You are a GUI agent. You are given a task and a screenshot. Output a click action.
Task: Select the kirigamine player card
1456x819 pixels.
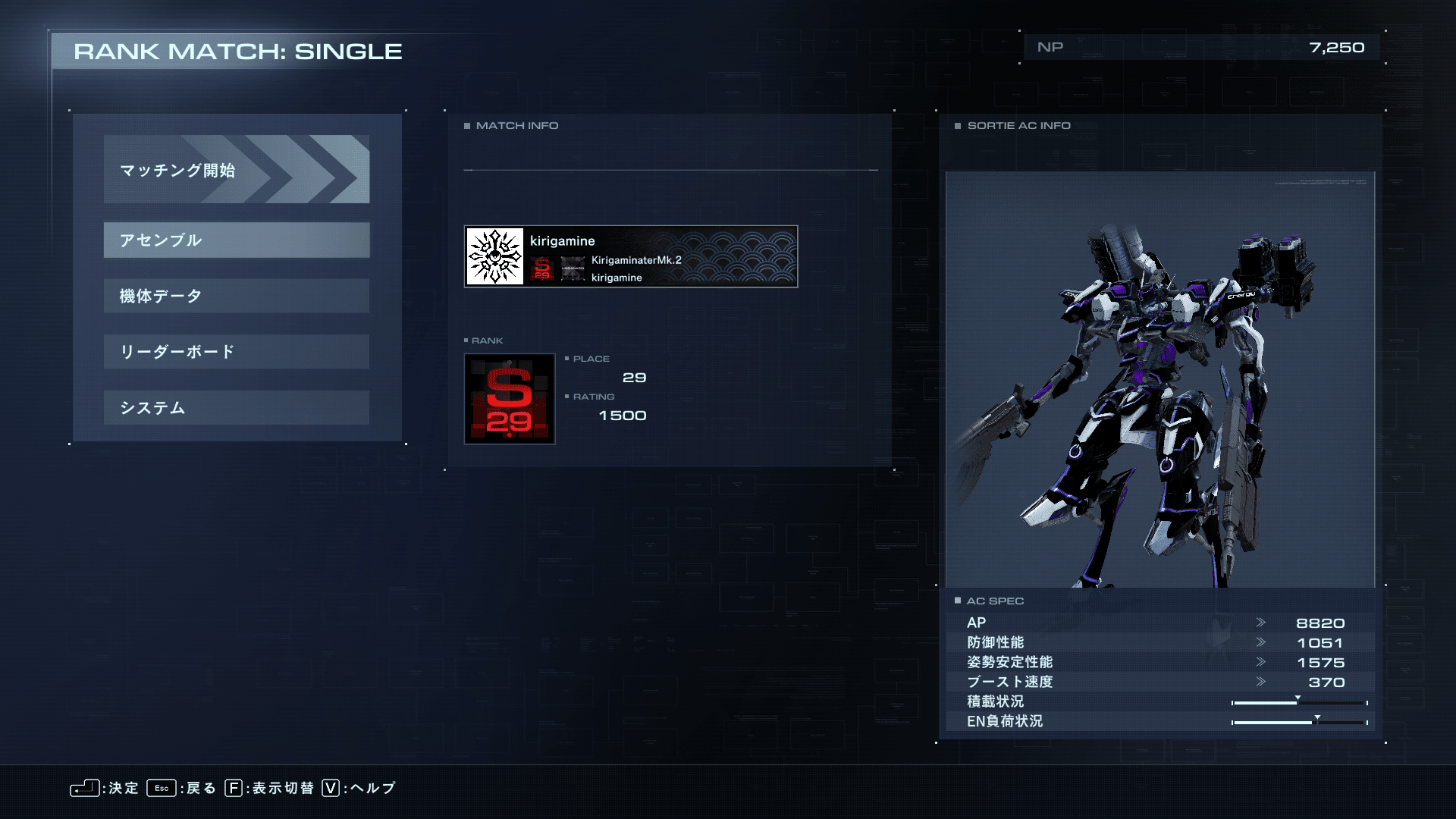[630, 256]
